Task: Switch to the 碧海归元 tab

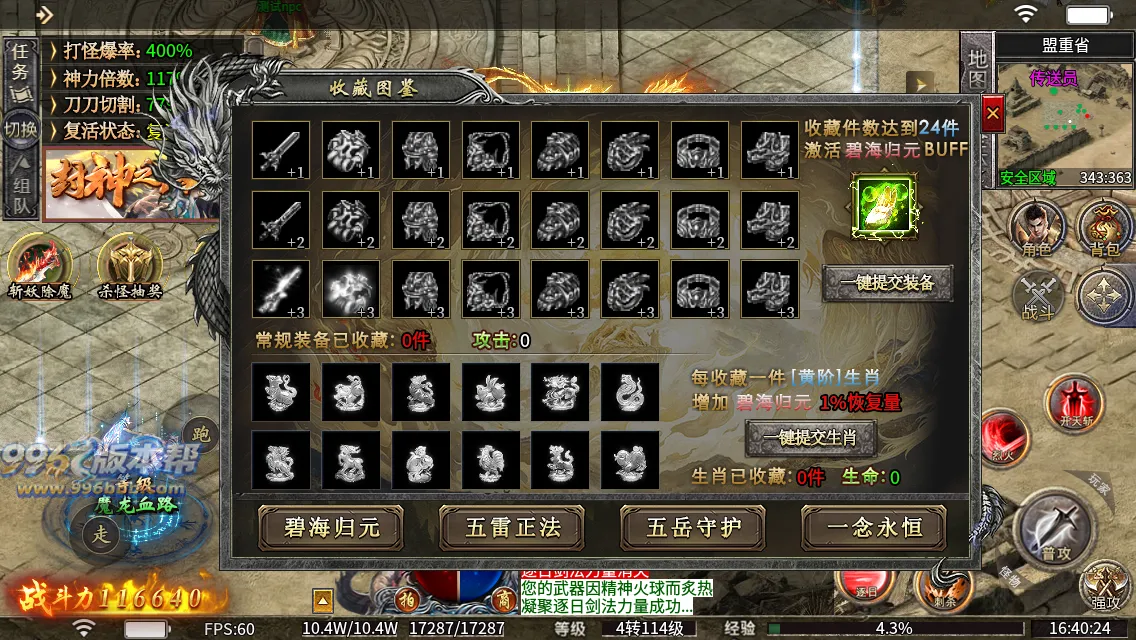Action: [331, 527]
